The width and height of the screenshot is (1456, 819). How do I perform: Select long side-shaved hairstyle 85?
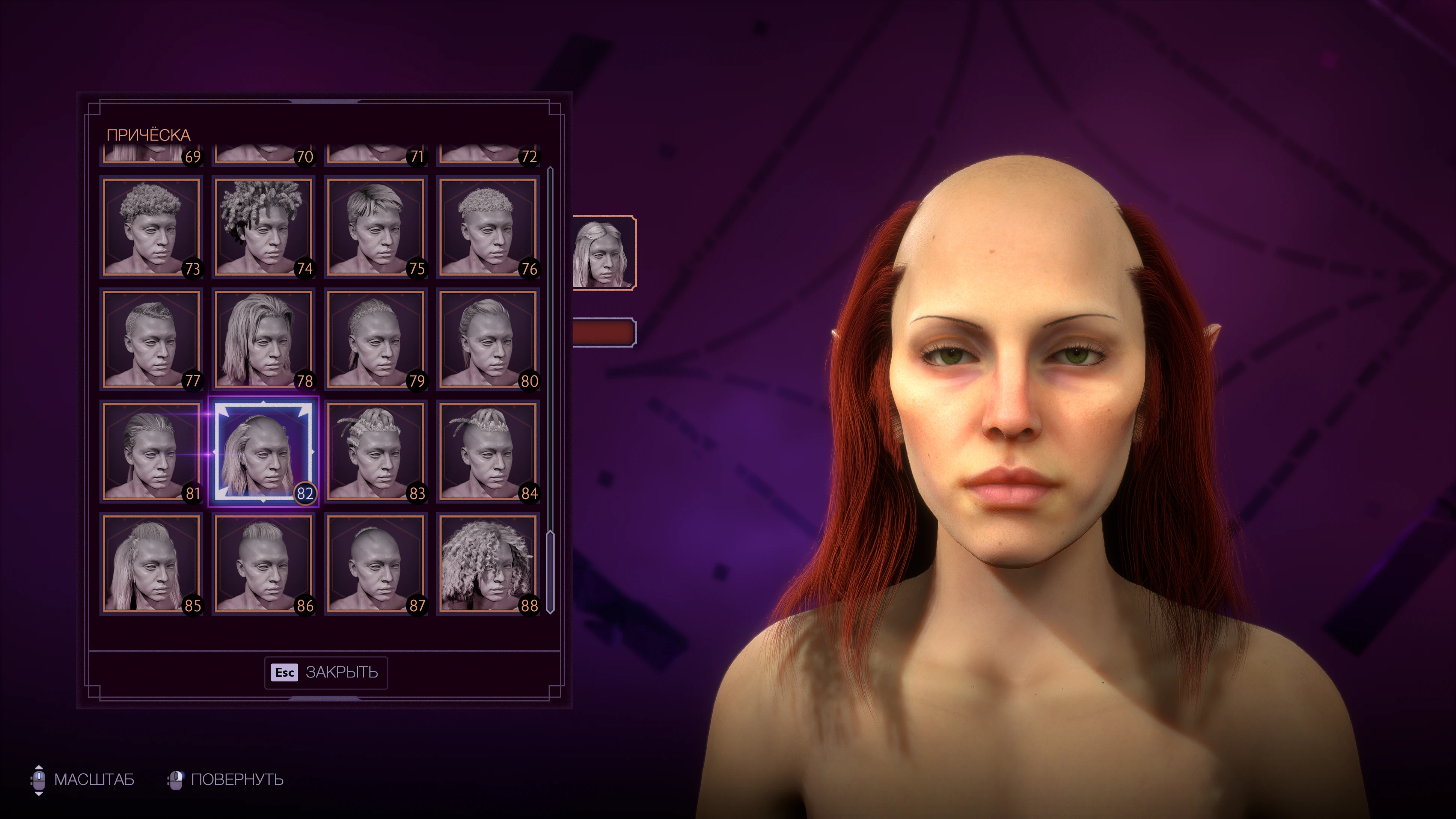click(x=151, y=564)
